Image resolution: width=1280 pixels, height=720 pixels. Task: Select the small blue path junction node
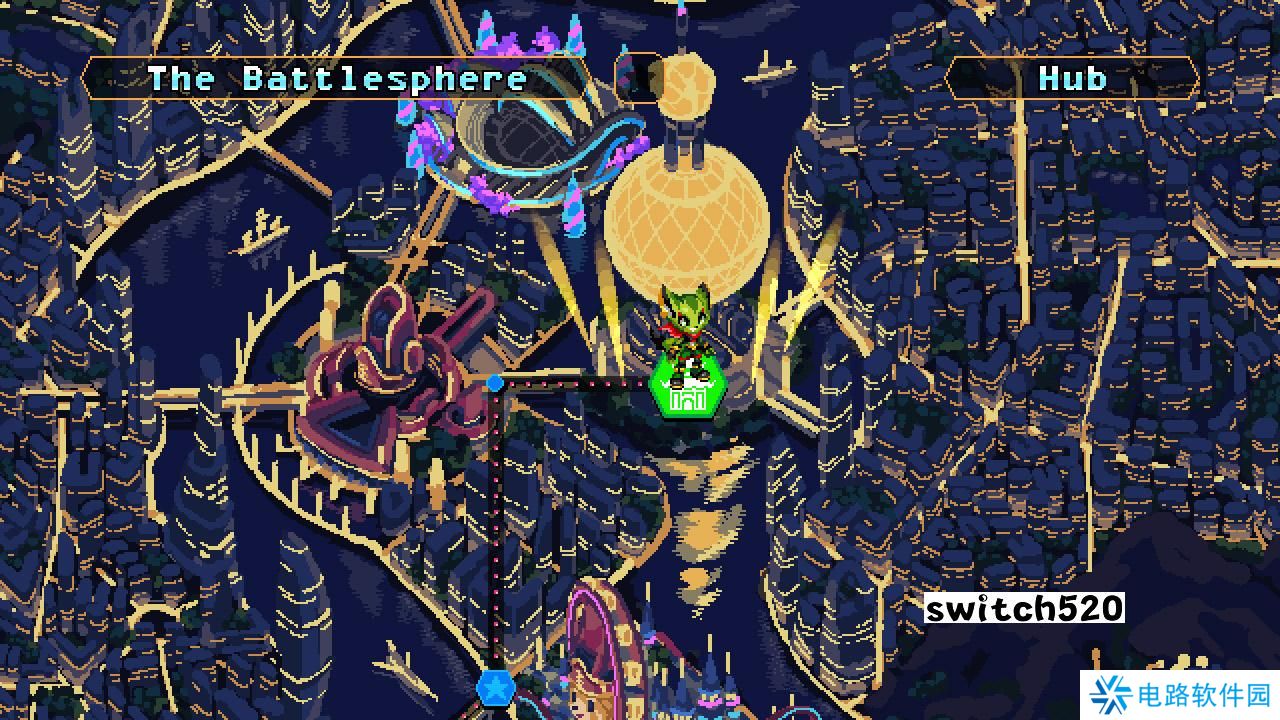[495, 383]
